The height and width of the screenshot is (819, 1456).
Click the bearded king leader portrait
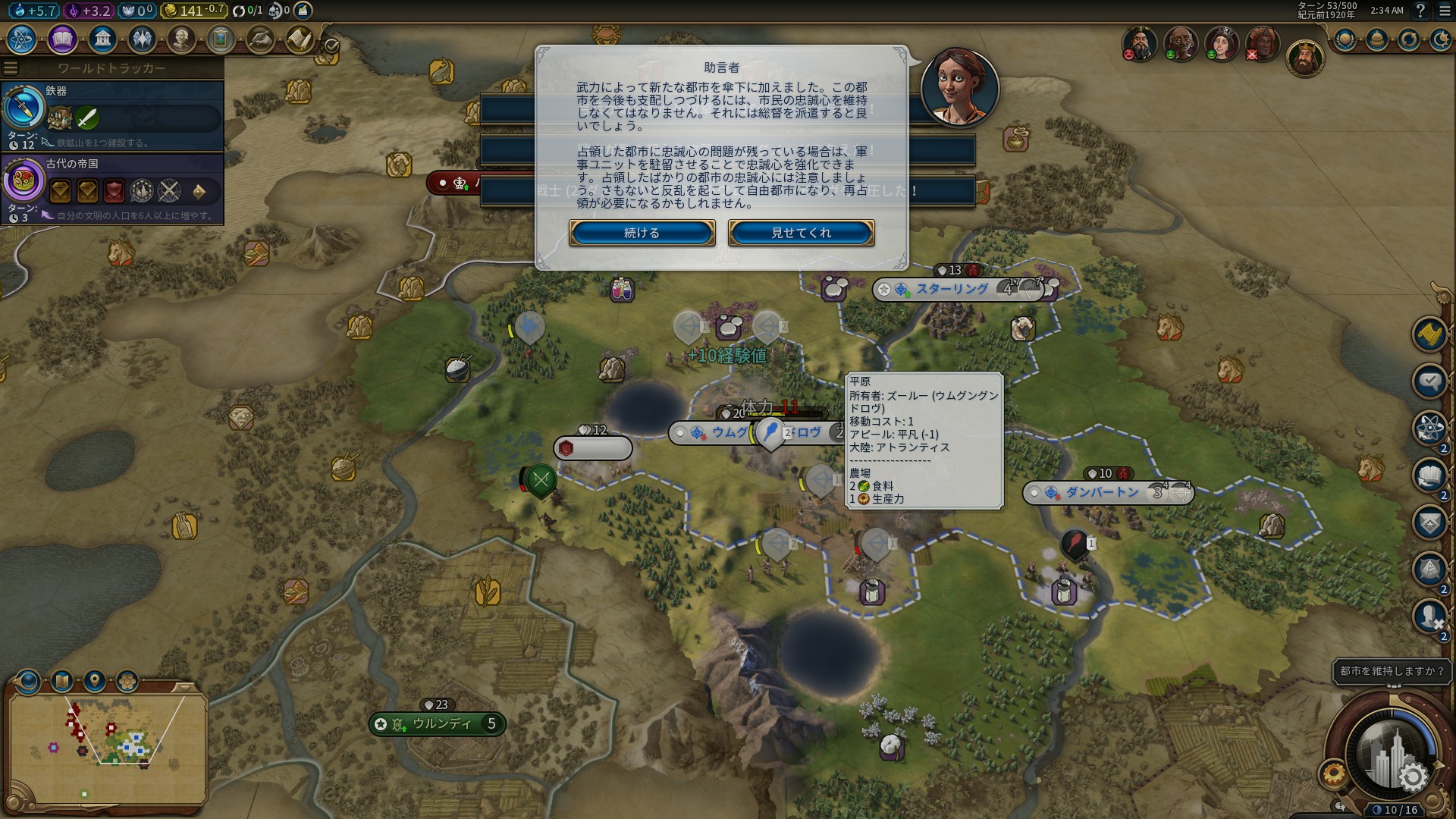pyautogui.click(x=1304, y=58)
